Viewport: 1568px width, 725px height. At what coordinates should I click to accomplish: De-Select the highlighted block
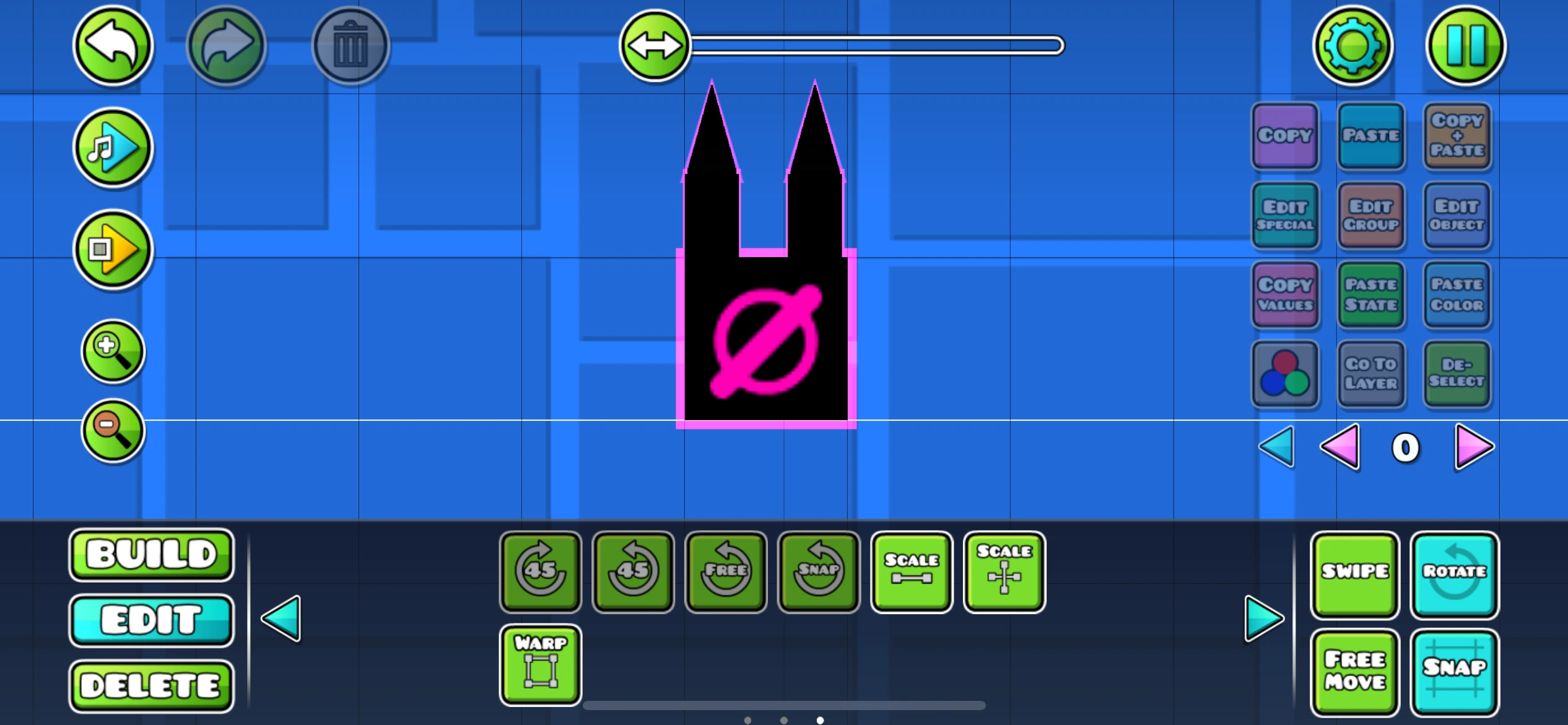pyautogui.click(x=1457, y=374)
